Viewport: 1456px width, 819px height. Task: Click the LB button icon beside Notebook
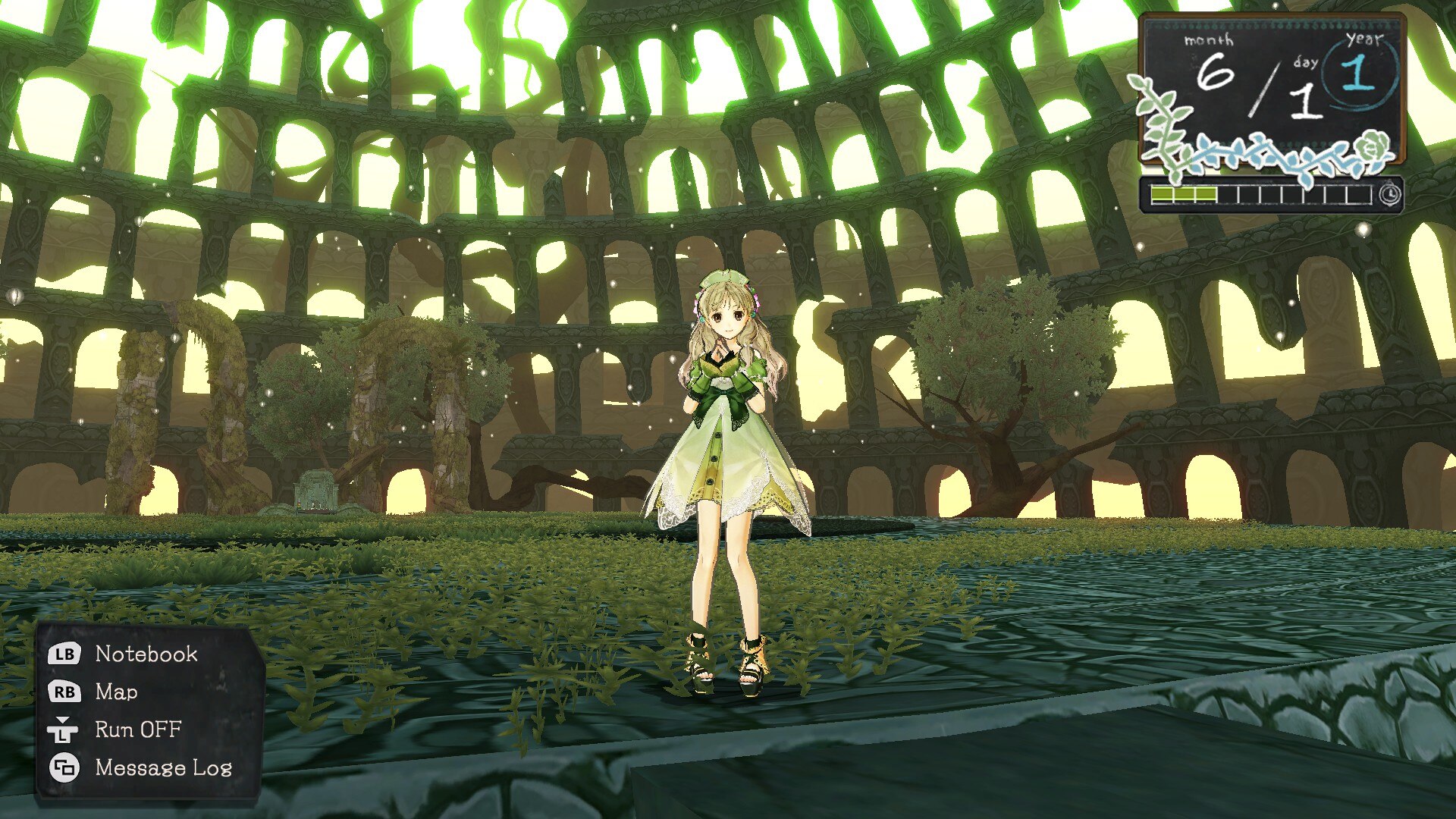(x=64, y=654)
